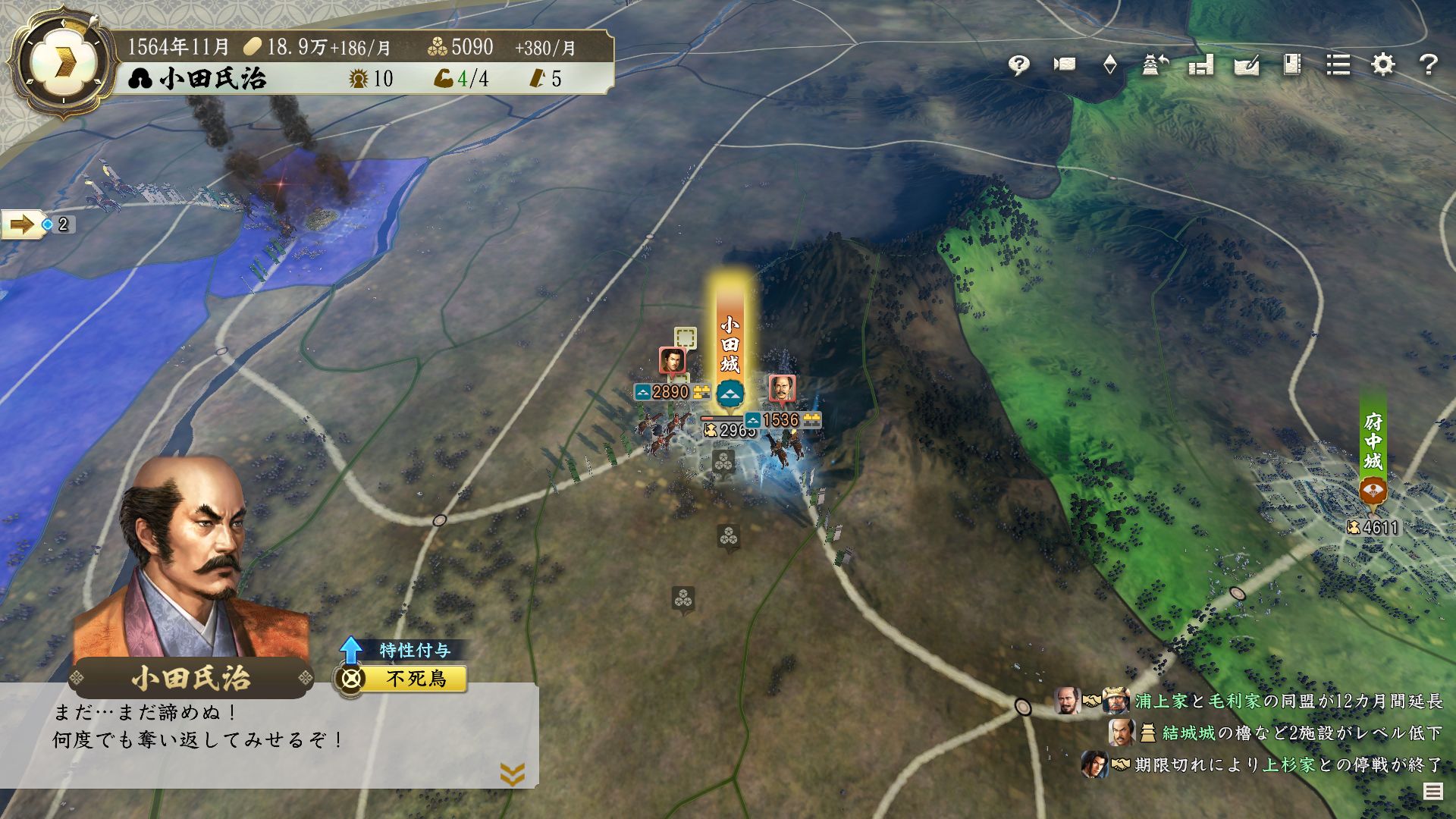Show the list menu icon
Viewport: 1456px width, 819px height.
[x=1338, y=65]
